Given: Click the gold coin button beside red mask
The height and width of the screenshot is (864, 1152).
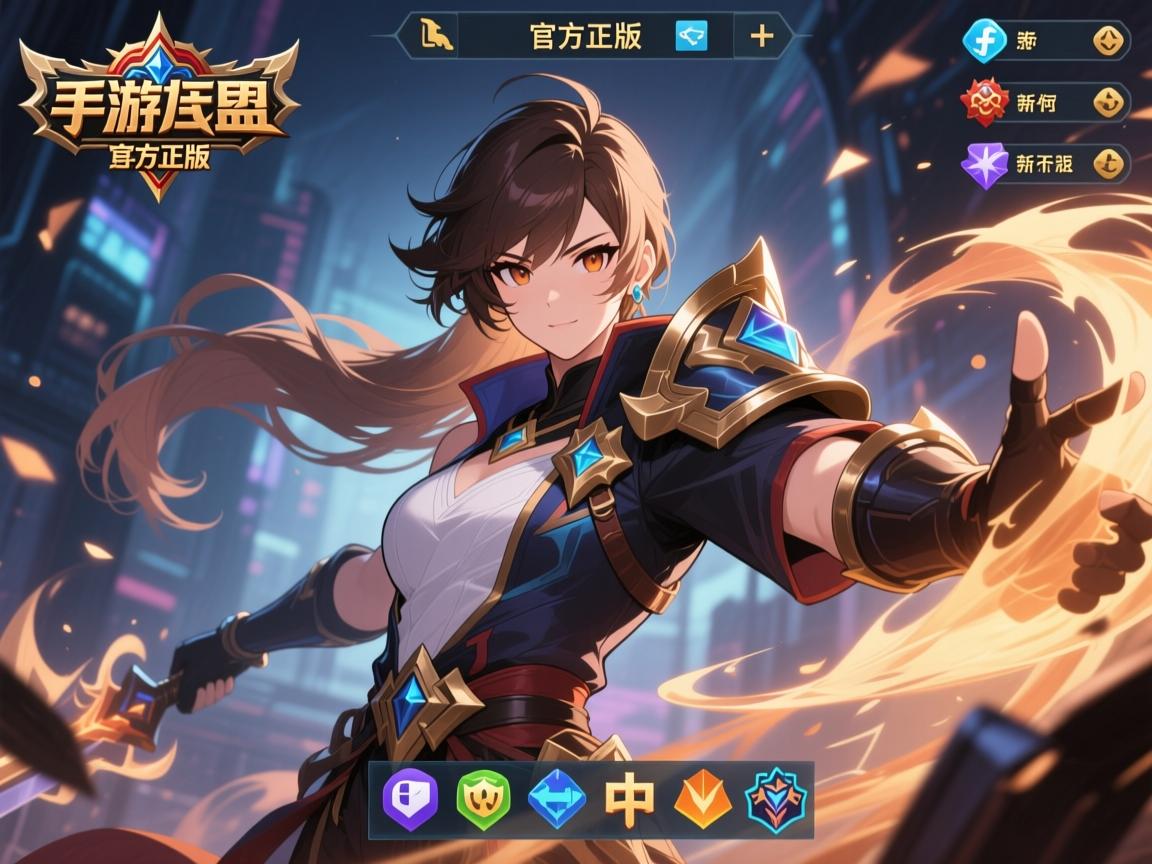Looking at the screenshot, I should (x=1108, y=102).
